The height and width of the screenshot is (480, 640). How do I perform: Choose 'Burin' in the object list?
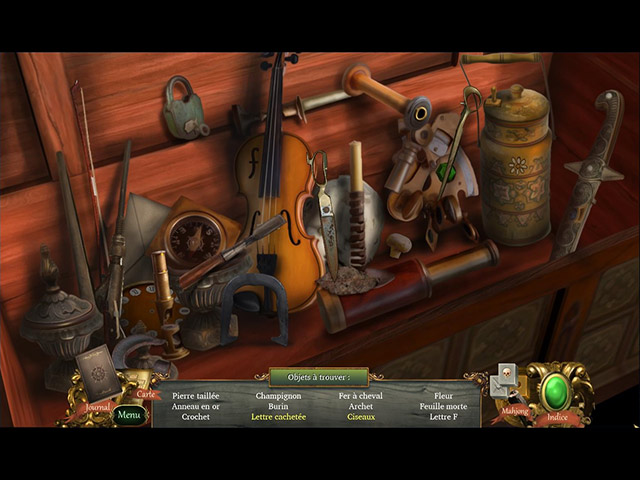point(278,407)
